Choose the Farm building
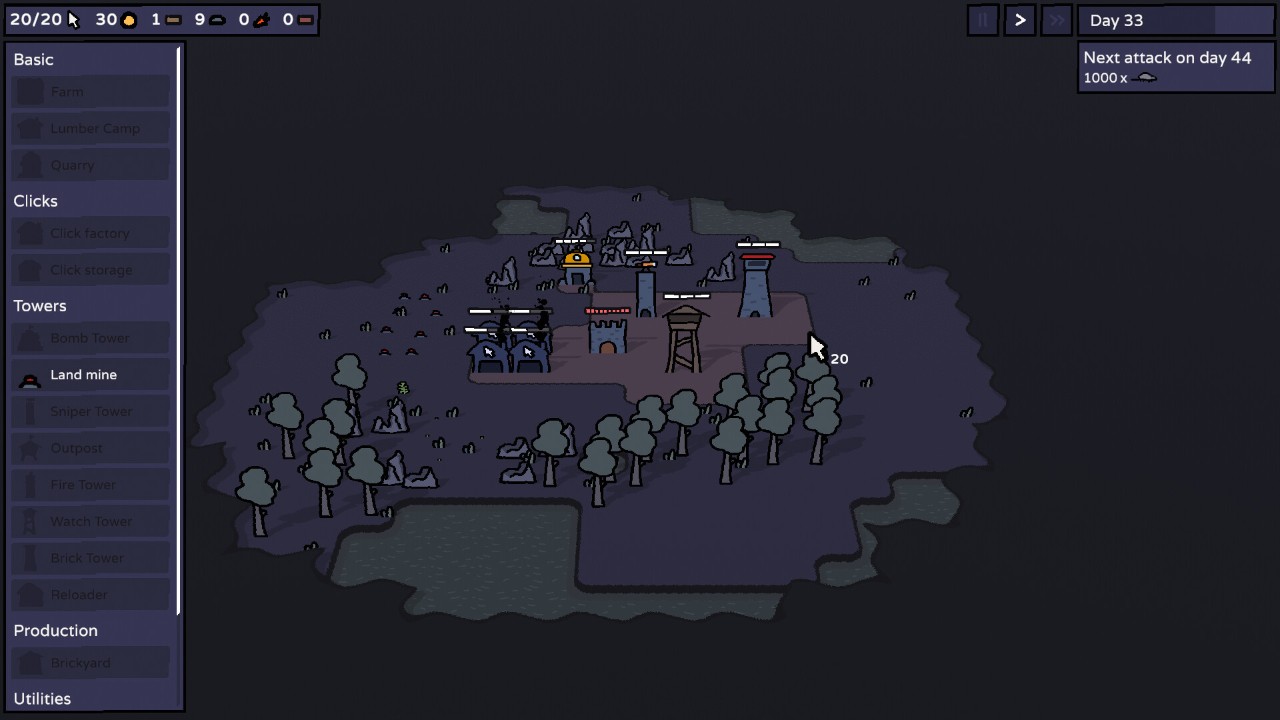The width and height of the screenshot is (1280, 720). [90, 92]
